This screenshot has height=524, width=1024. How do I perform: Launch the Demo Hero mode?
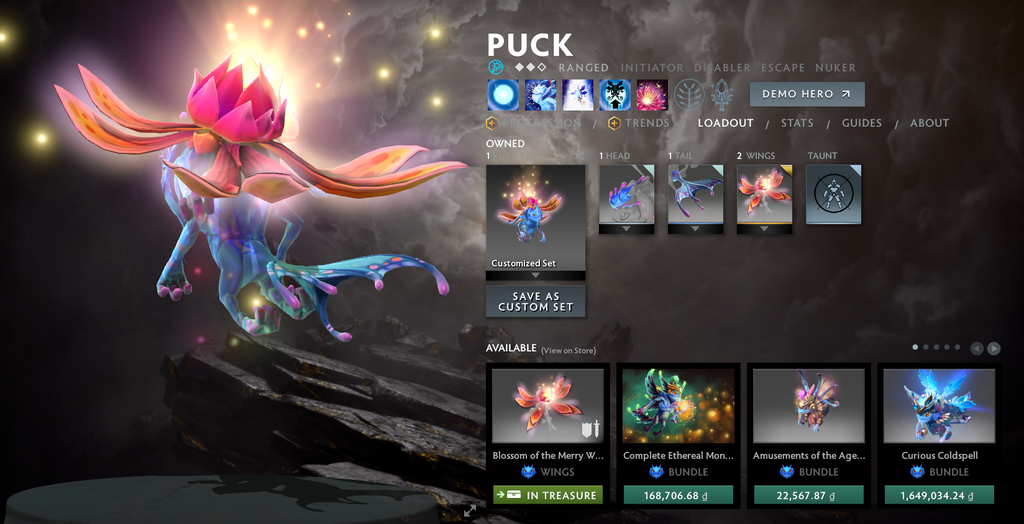tap(806, 94)
